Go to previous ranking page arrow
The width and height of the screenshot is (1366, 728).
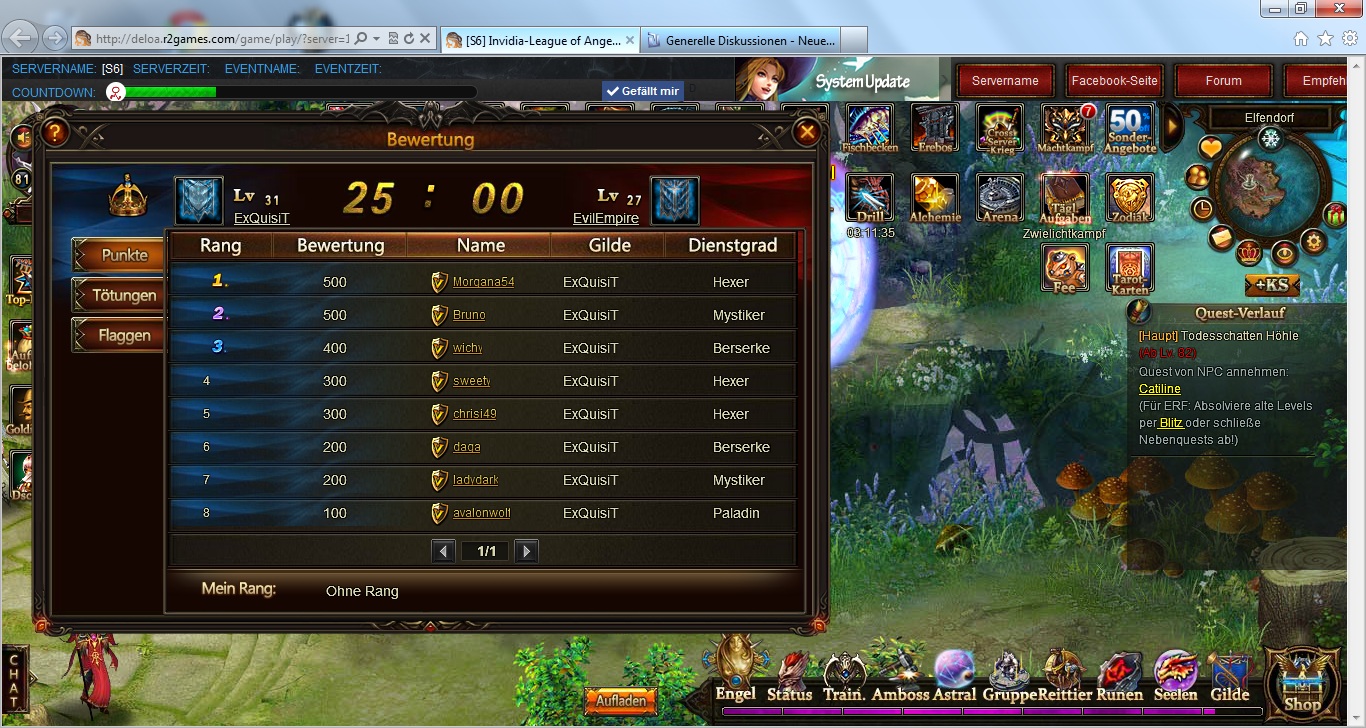(443, 551)
